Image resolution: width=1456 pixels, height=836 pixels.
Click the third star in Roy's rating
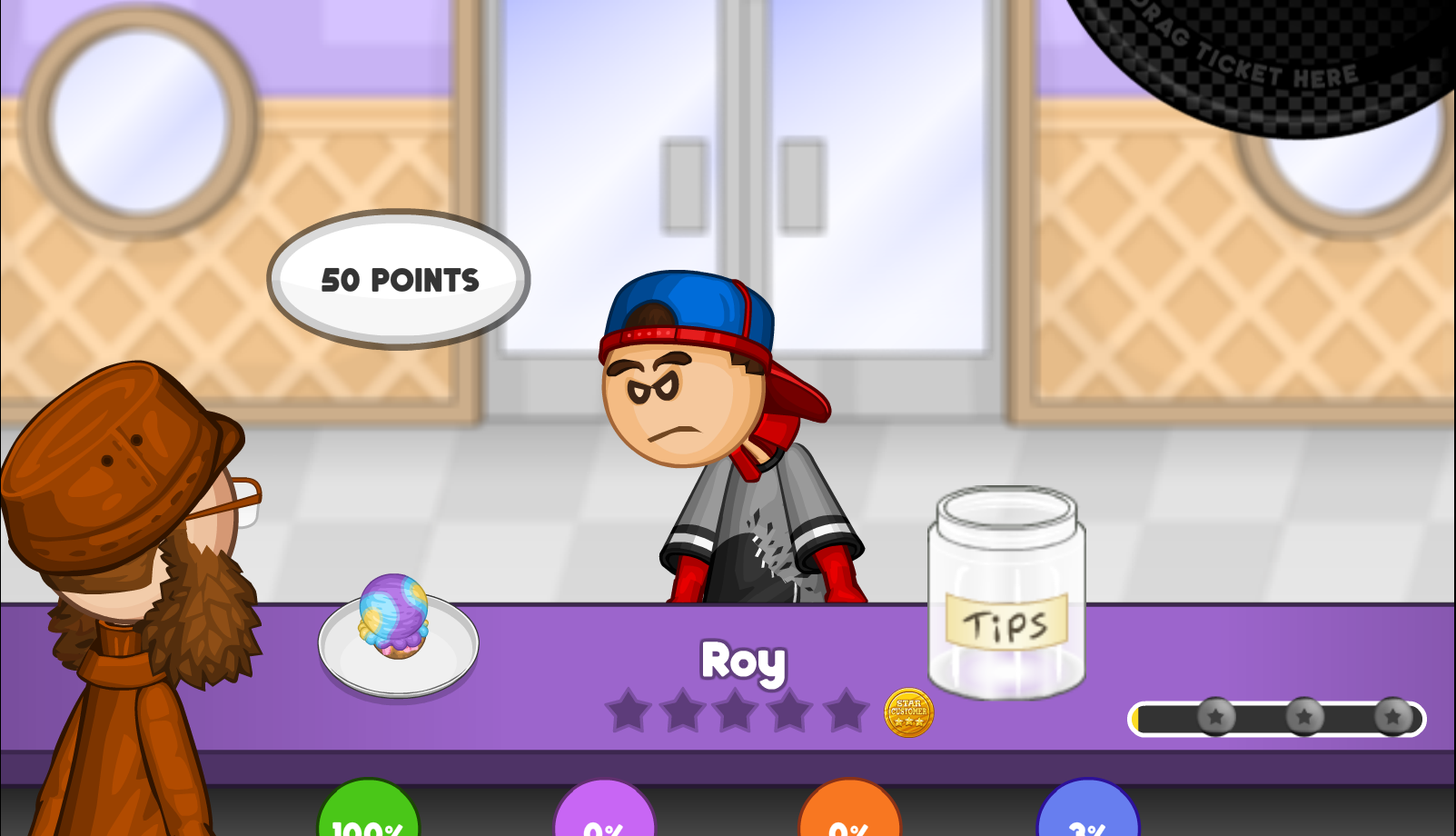pos(734,712)
